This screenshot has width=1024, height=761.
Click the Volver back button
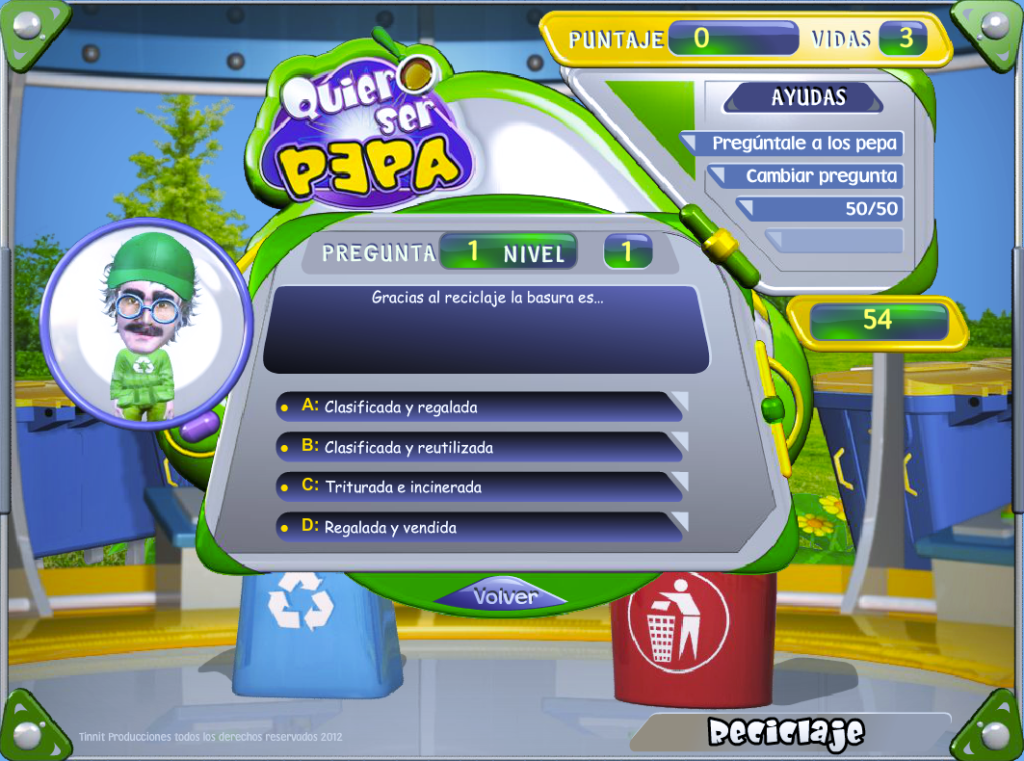[504, 596]
